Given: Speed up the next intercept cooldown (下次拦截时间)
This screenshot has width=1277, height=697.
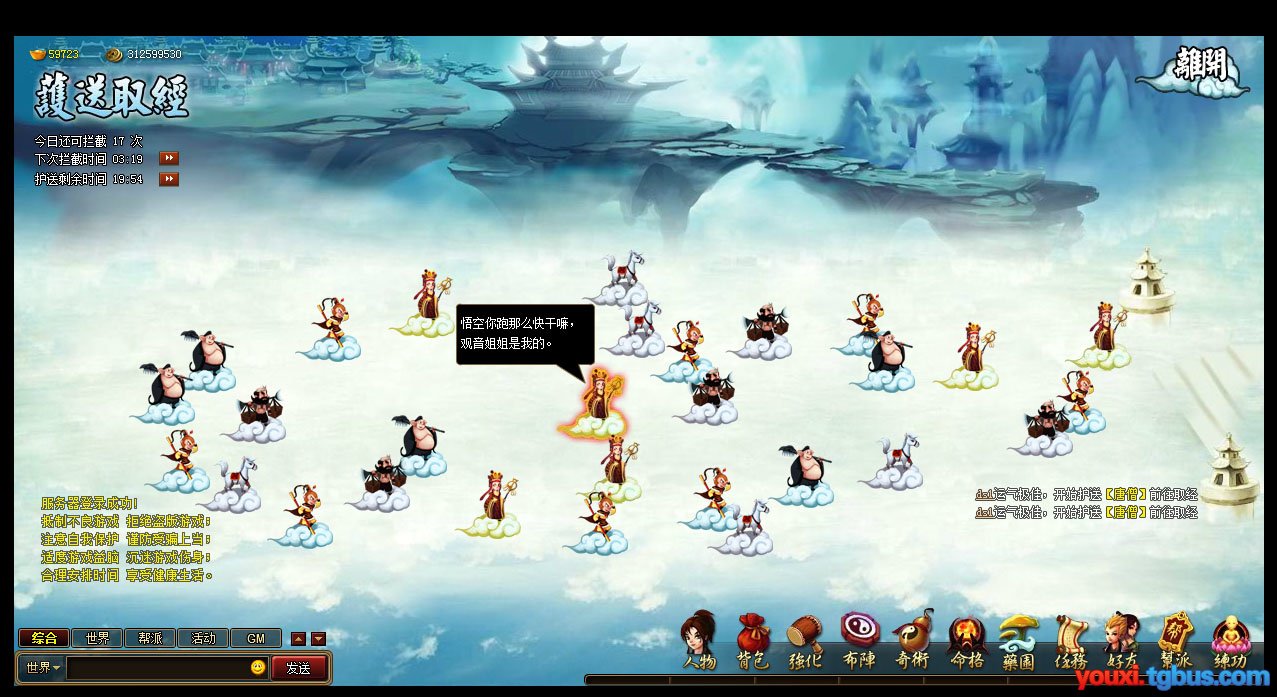Looking at the screenshot, I should coord(169,159).
